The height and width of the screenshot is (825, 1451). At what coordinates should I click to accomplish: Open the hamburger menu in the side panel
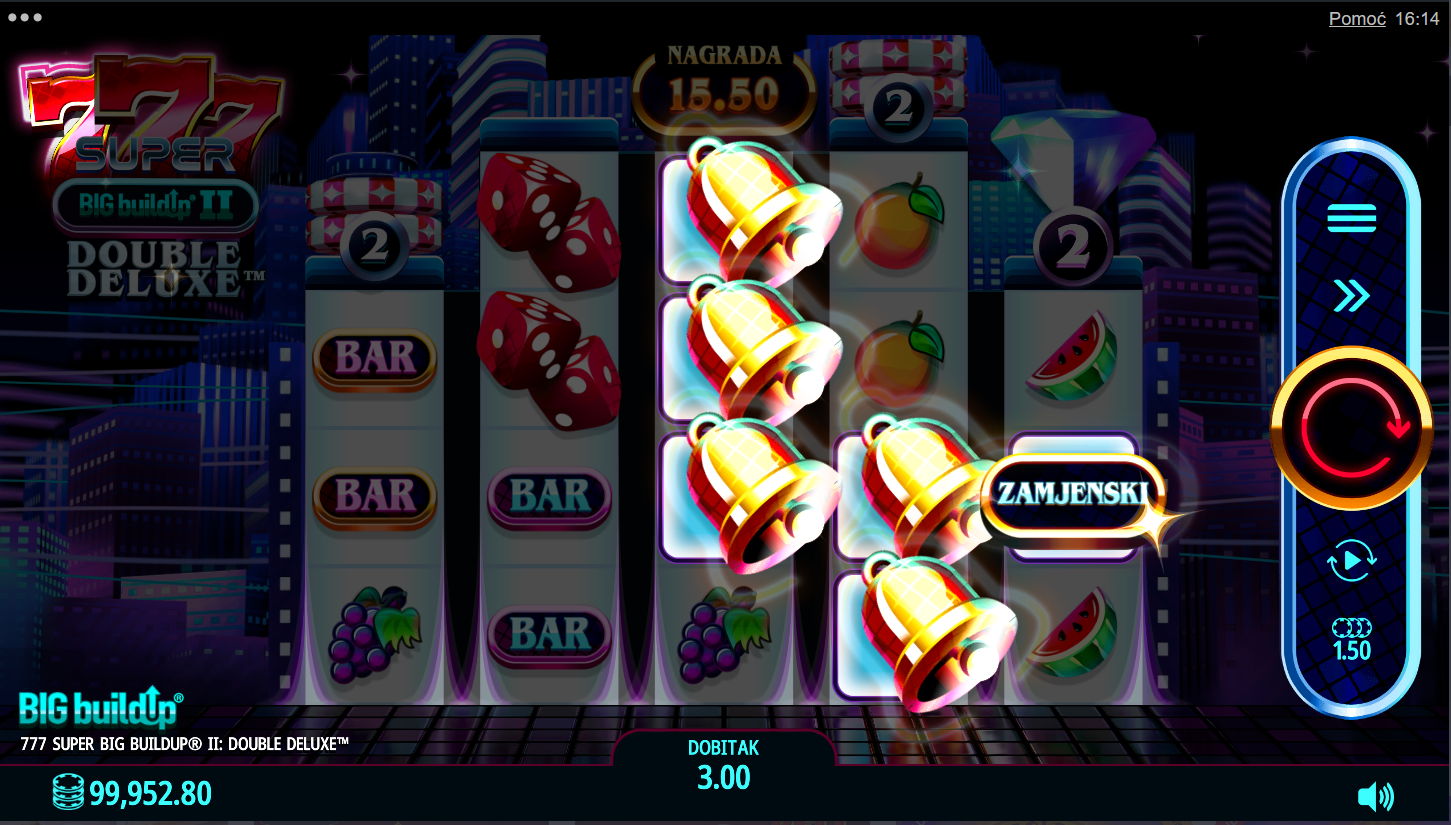click(1351, 217)
